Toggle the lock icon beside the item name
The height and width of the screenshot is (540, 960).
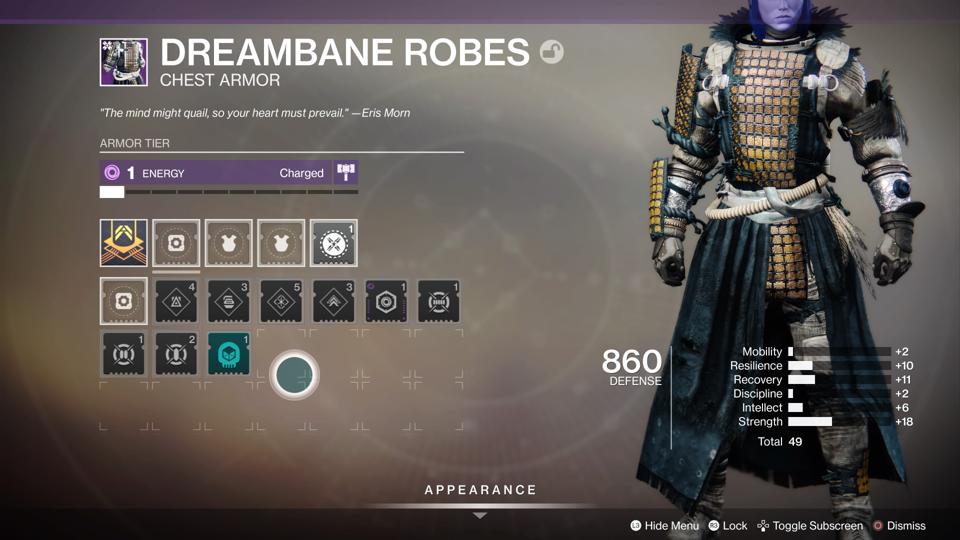pos(551,52)
